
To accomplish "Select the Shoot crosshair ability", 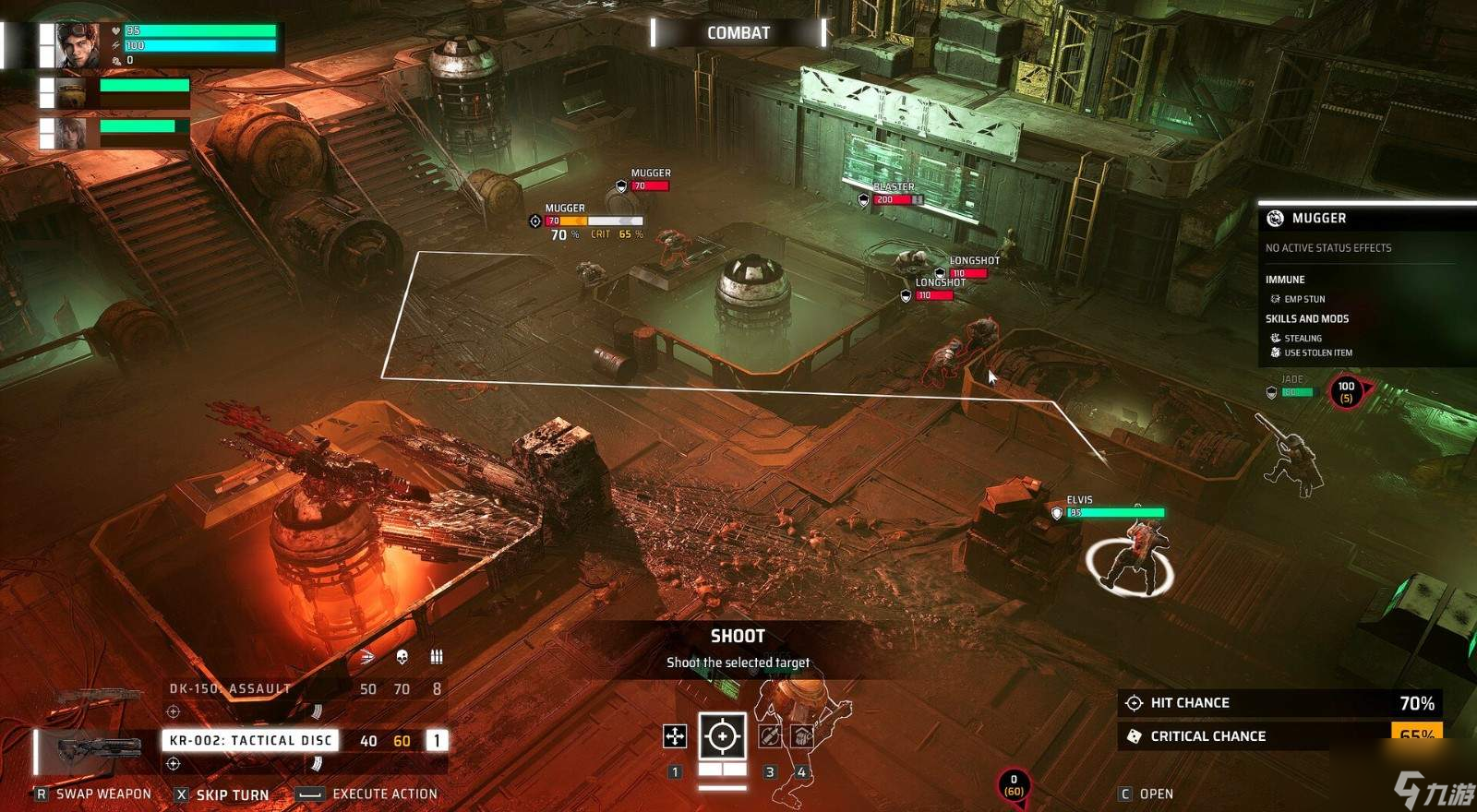I will [x=722, y=736].
